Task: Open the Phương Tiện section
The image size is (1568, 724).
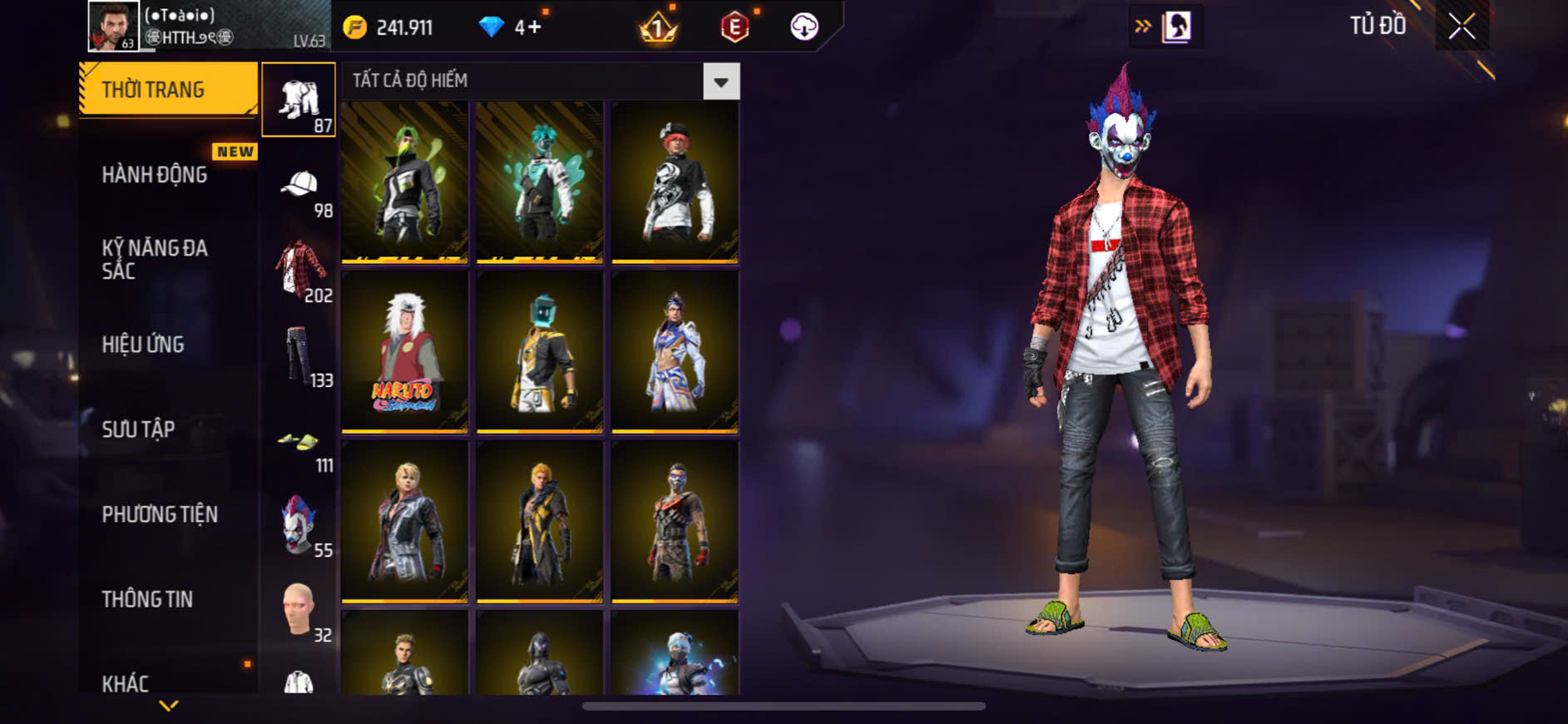Action: click(x=160, y=514)
